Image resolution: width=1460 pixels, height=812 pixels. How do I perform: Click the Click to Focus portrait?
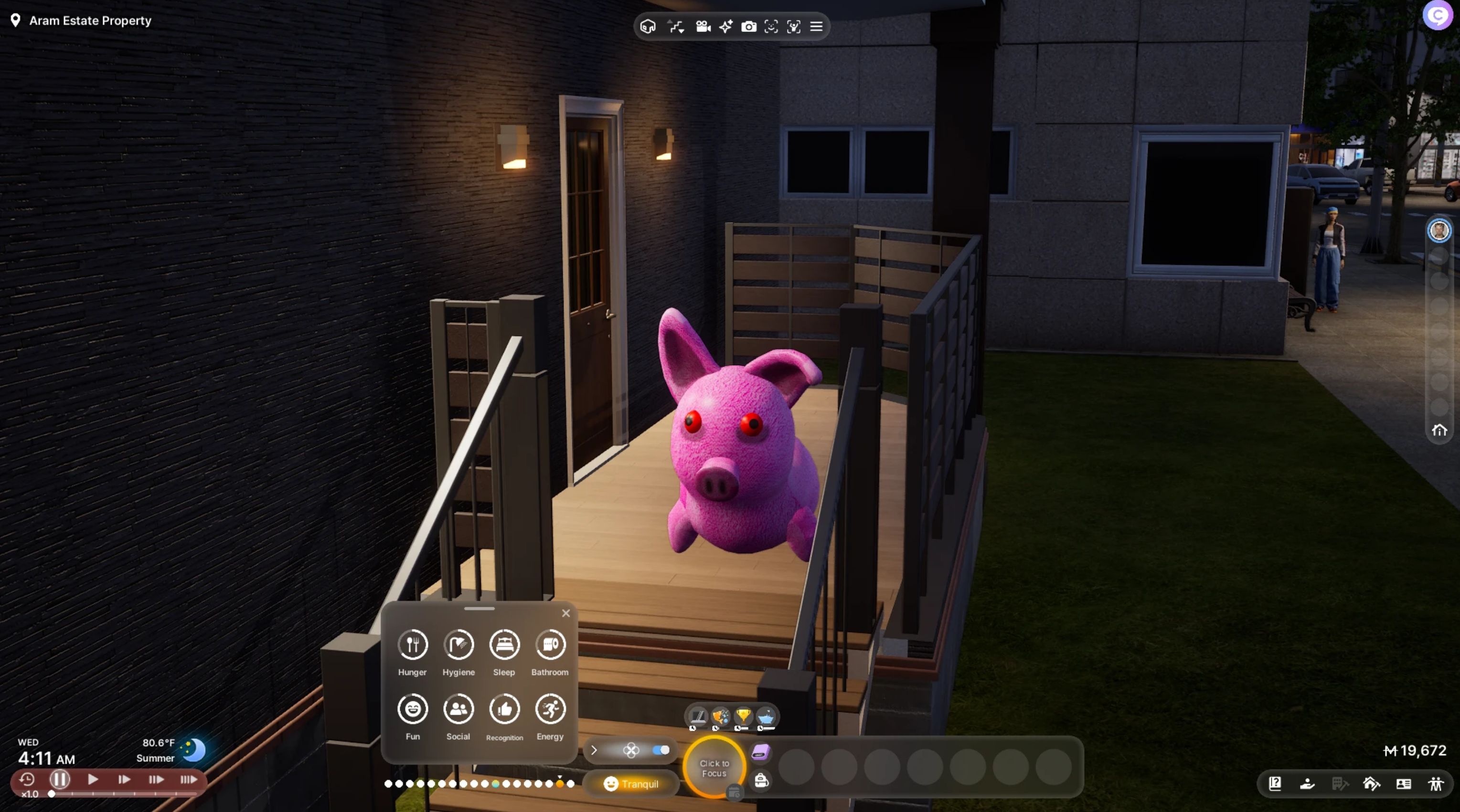pyautogui.click(x=714, y=768)
